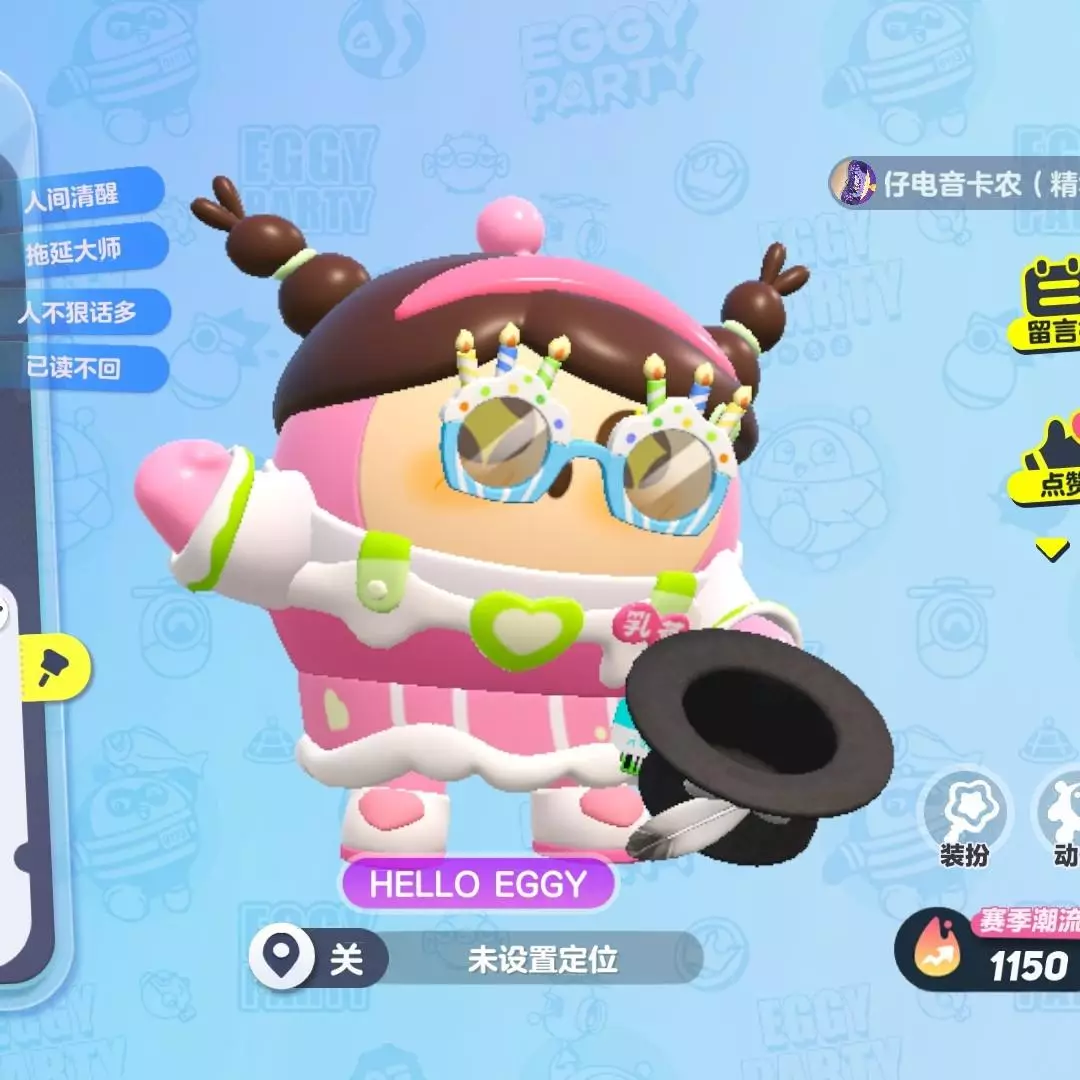Image resolution: width=1080 pixels, height=1080 pixels.
Task: Click the HELLO EGGY title badge
Action: point(477,883)
